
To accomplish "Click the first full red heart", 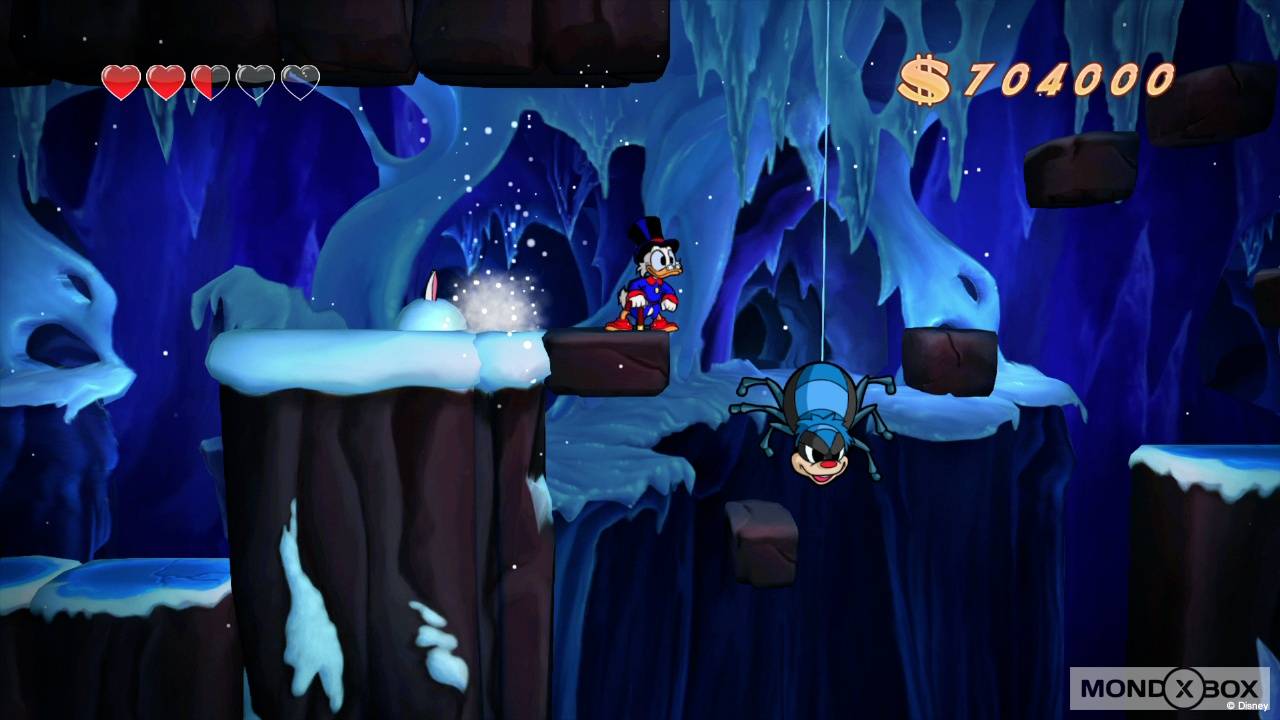I will click(120, 80).
